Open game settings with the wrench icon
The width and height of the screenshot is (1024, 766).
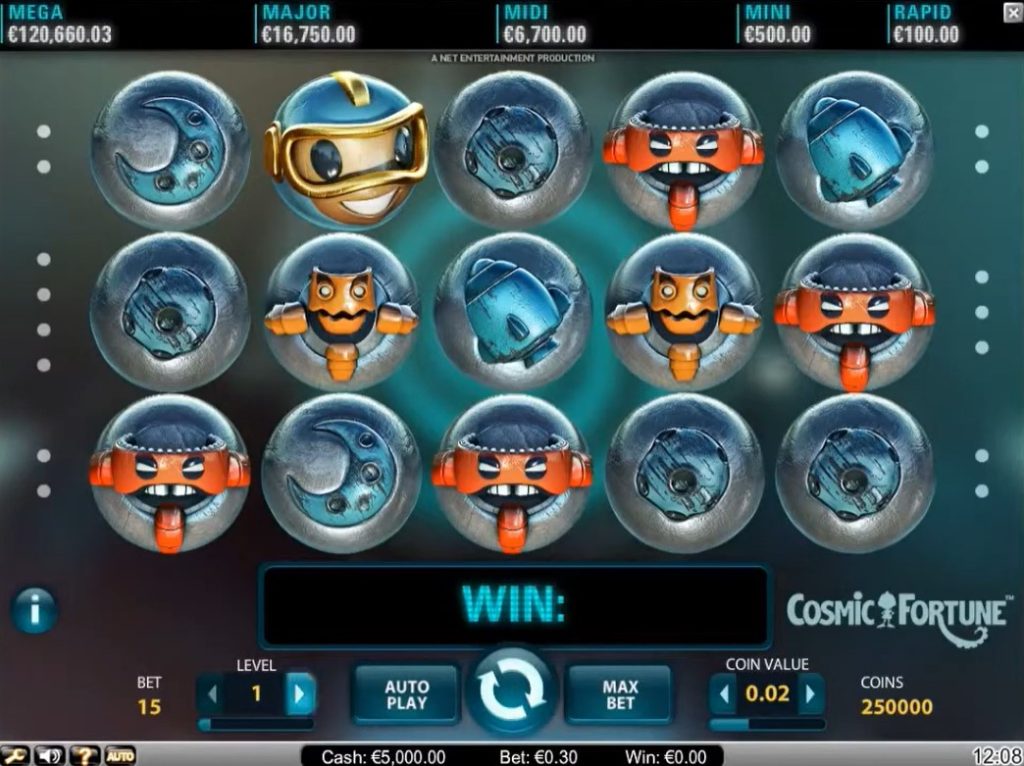coord(14,756)
